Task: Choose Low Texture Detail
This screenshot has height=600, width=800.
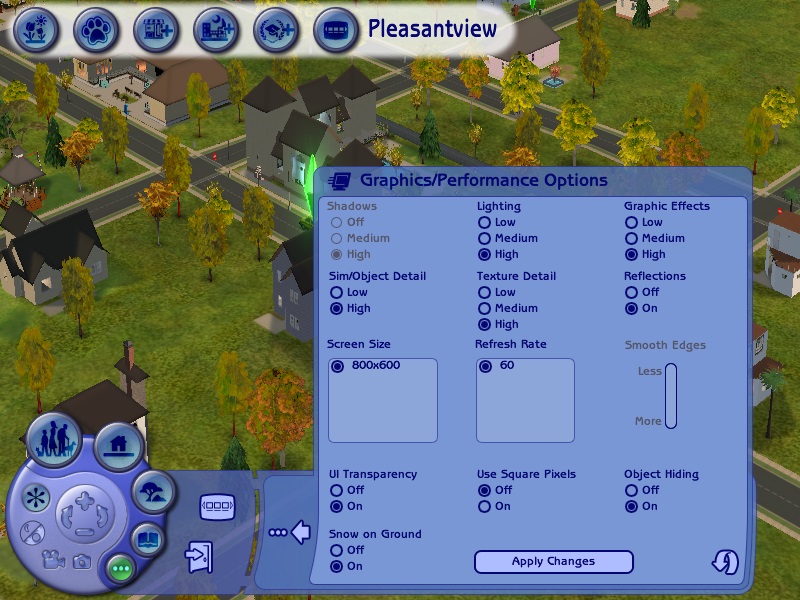Action: pos(484,293)
